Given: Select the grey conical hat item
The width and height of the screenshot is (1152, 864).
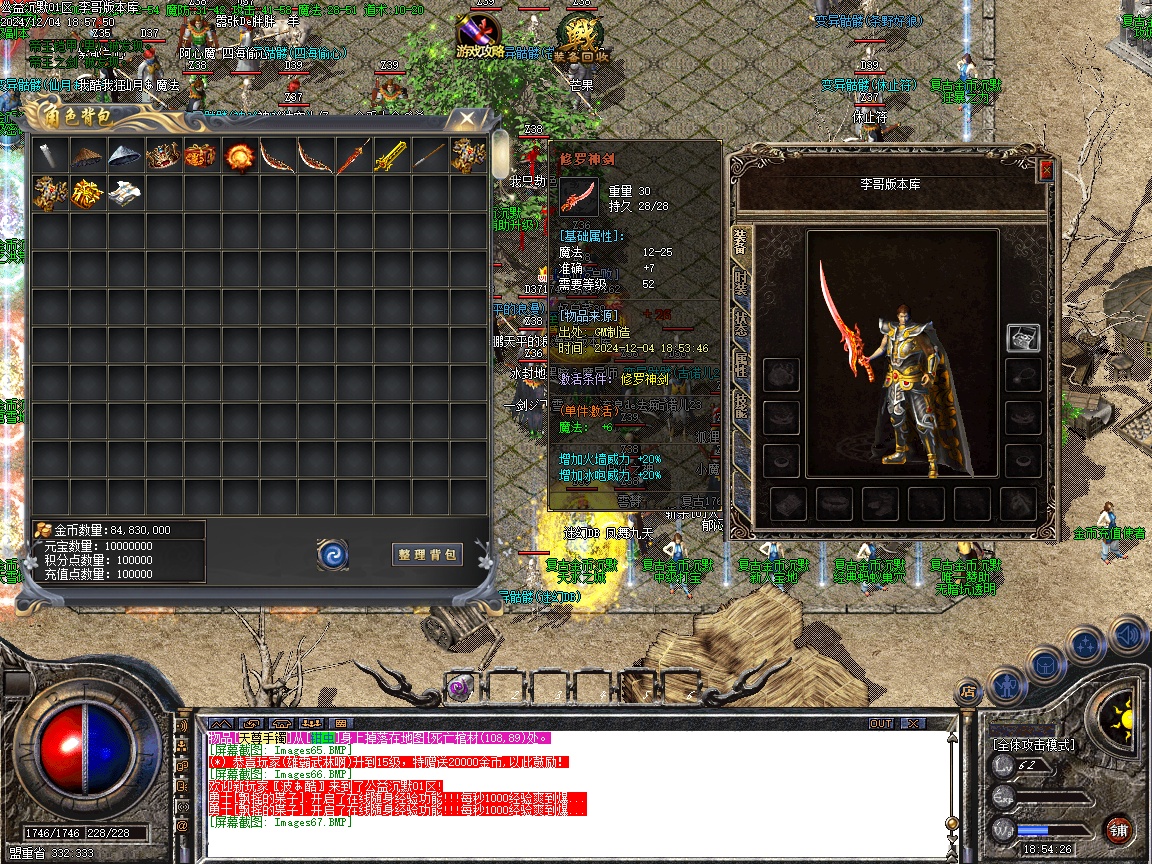Looking at the screenshot, I should (x=125, y=157).
